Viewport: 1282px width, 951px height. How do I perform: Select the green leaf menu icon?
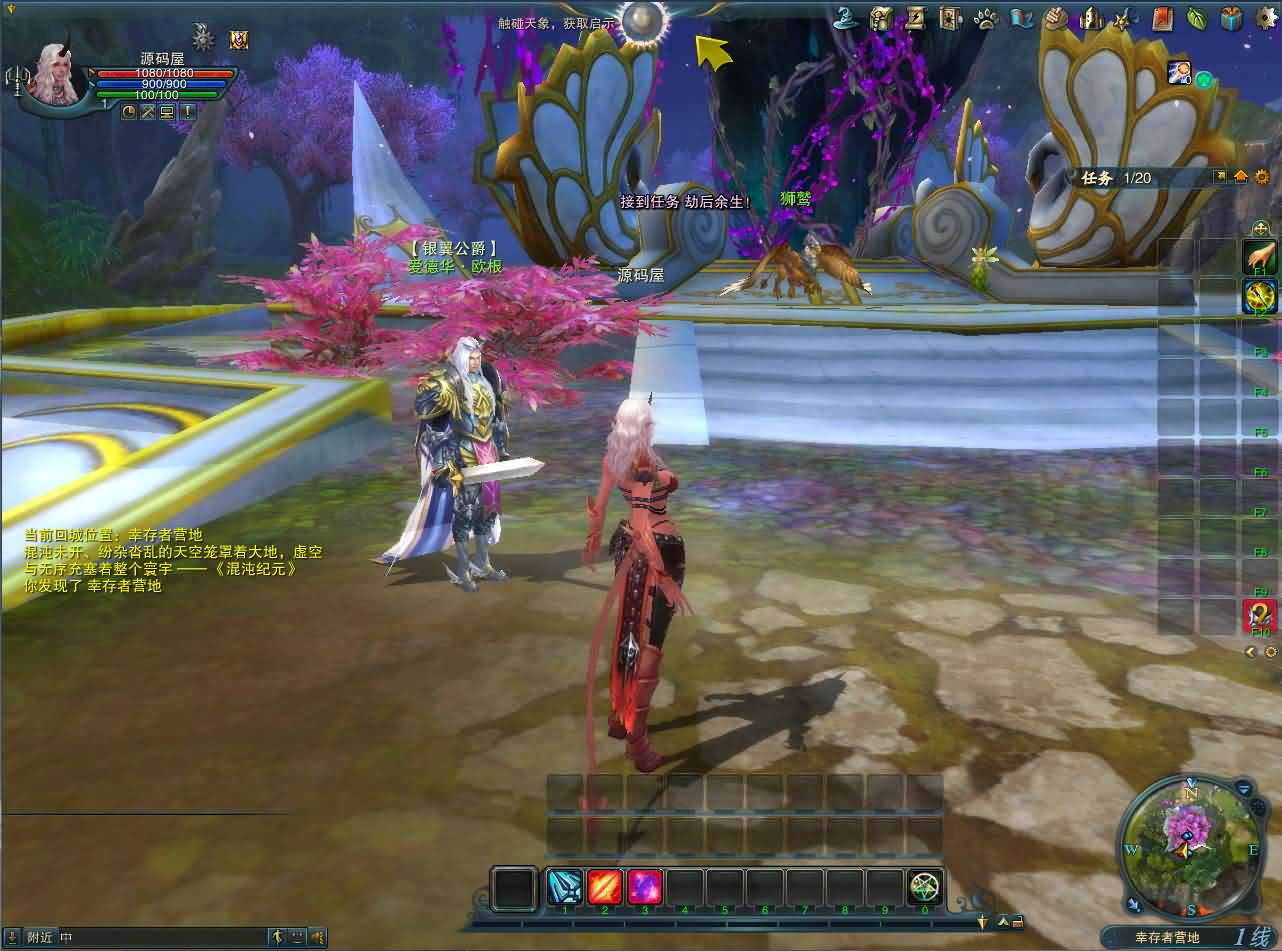point(1197,18)
